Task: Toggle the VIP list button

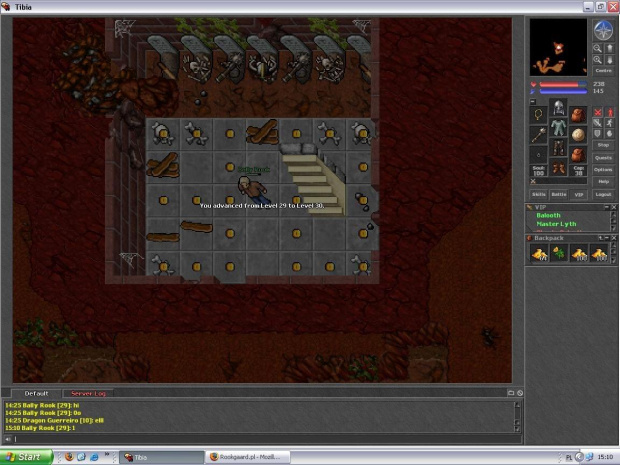Action: point(579,194)
